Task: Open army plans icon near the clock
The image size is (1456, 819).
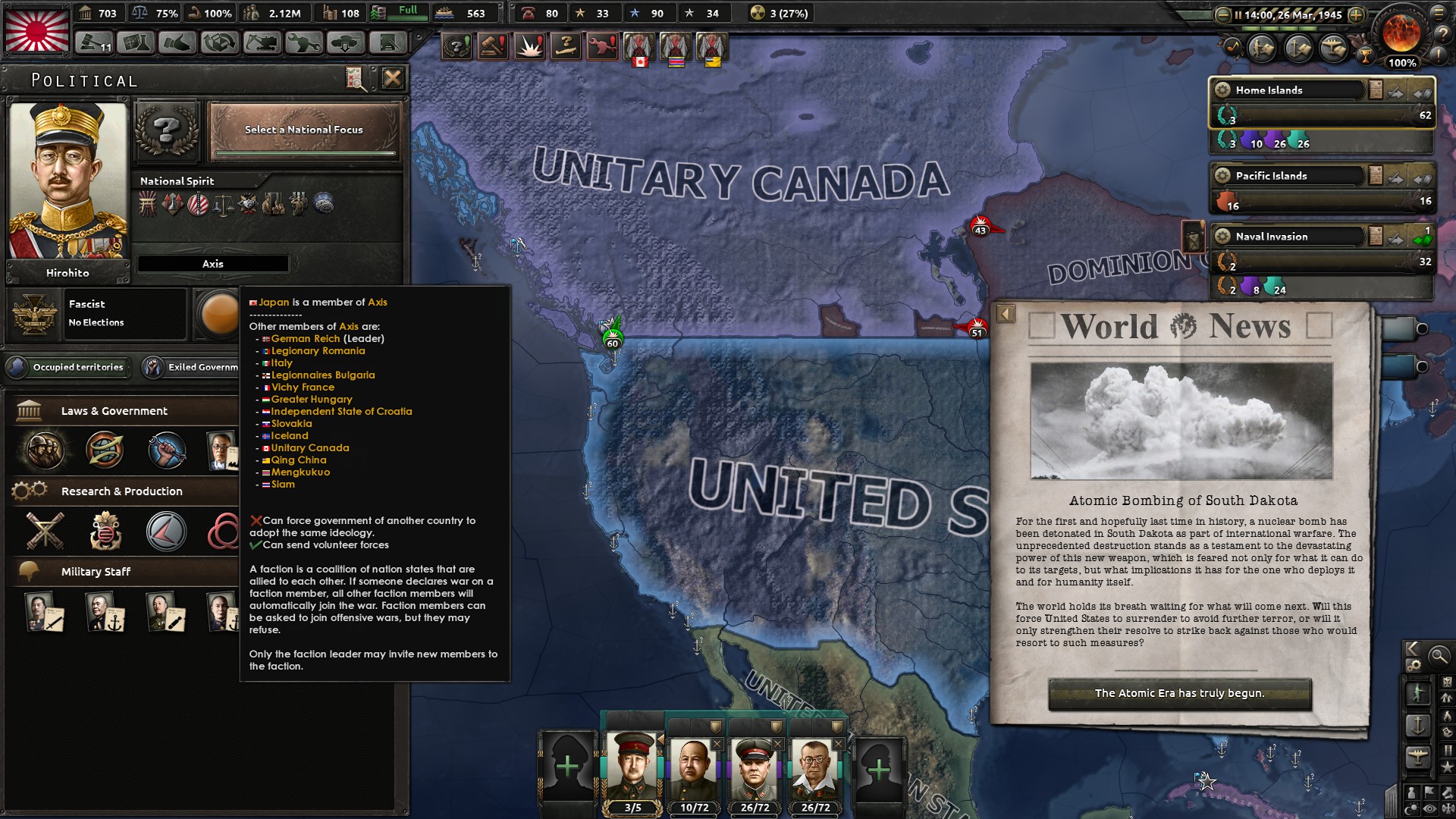Action: coord(1262,47)
